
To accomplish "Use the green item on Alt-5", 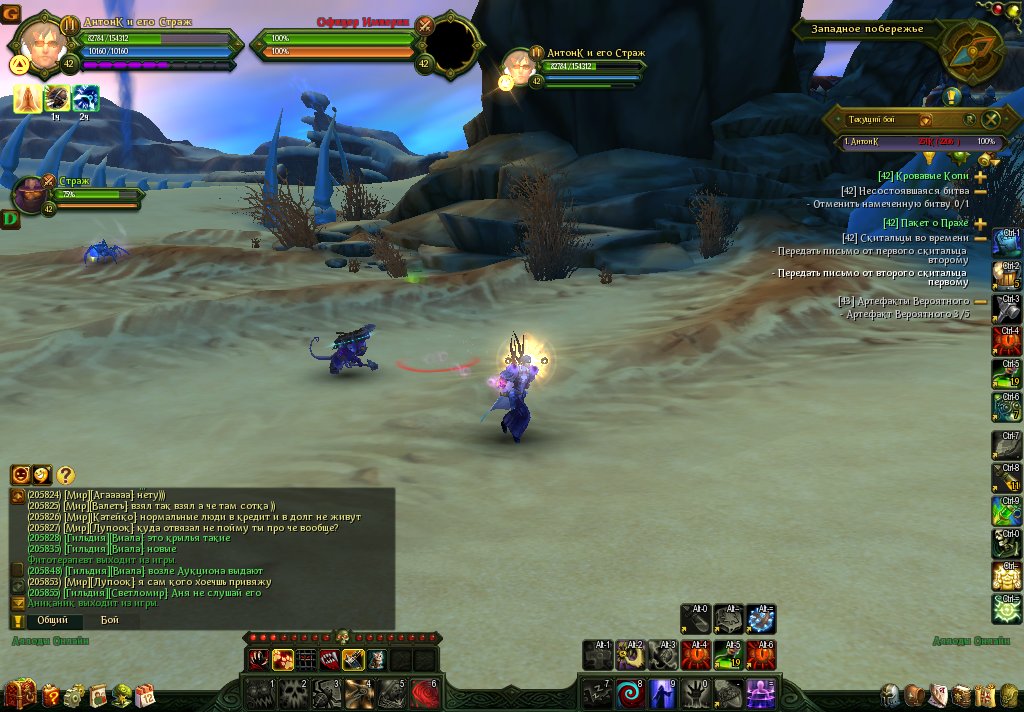I will [727, 655].
